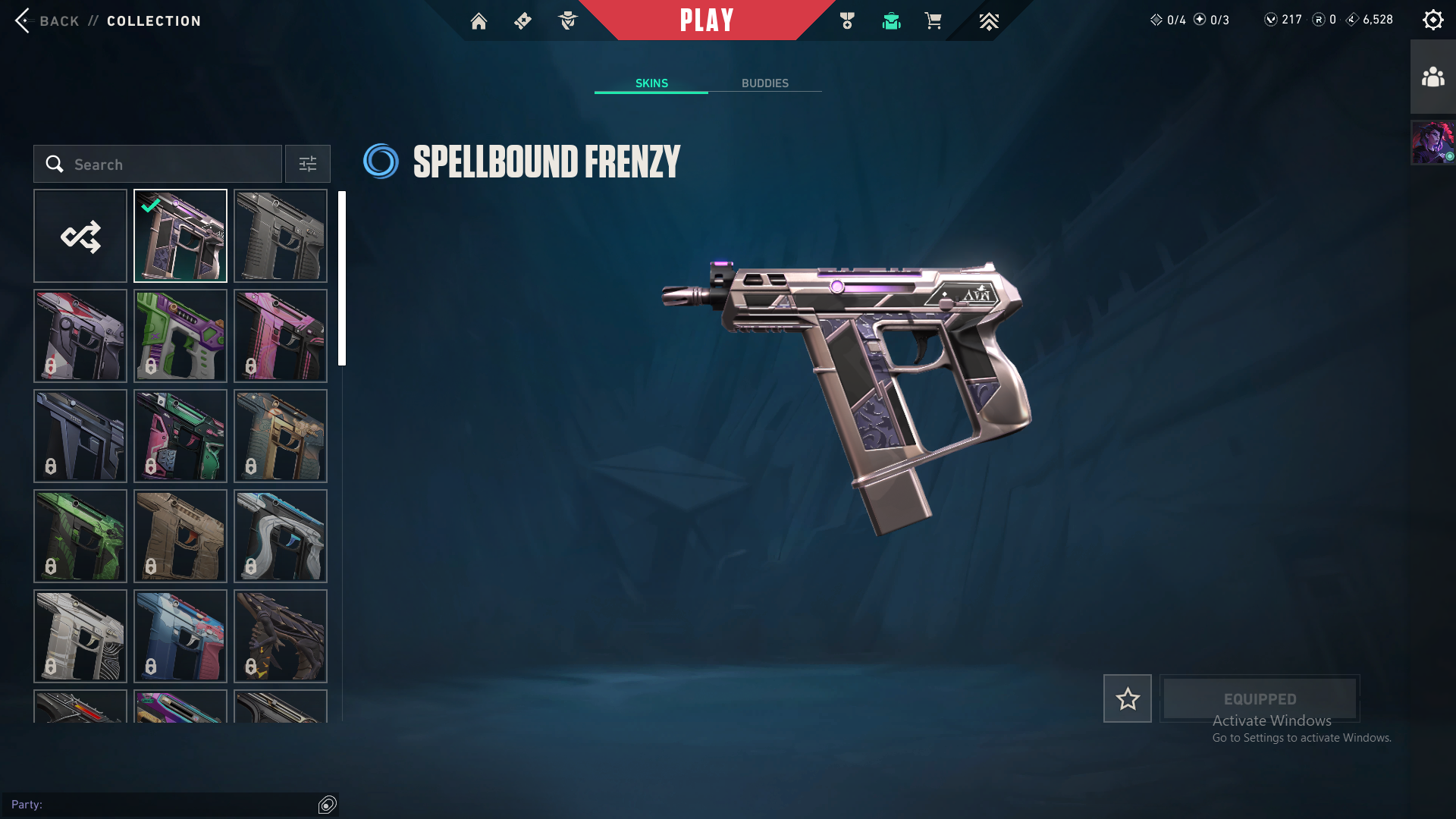Select the locked tan camo Frenzy skin
1456x819 pixels.
point(180,536)
